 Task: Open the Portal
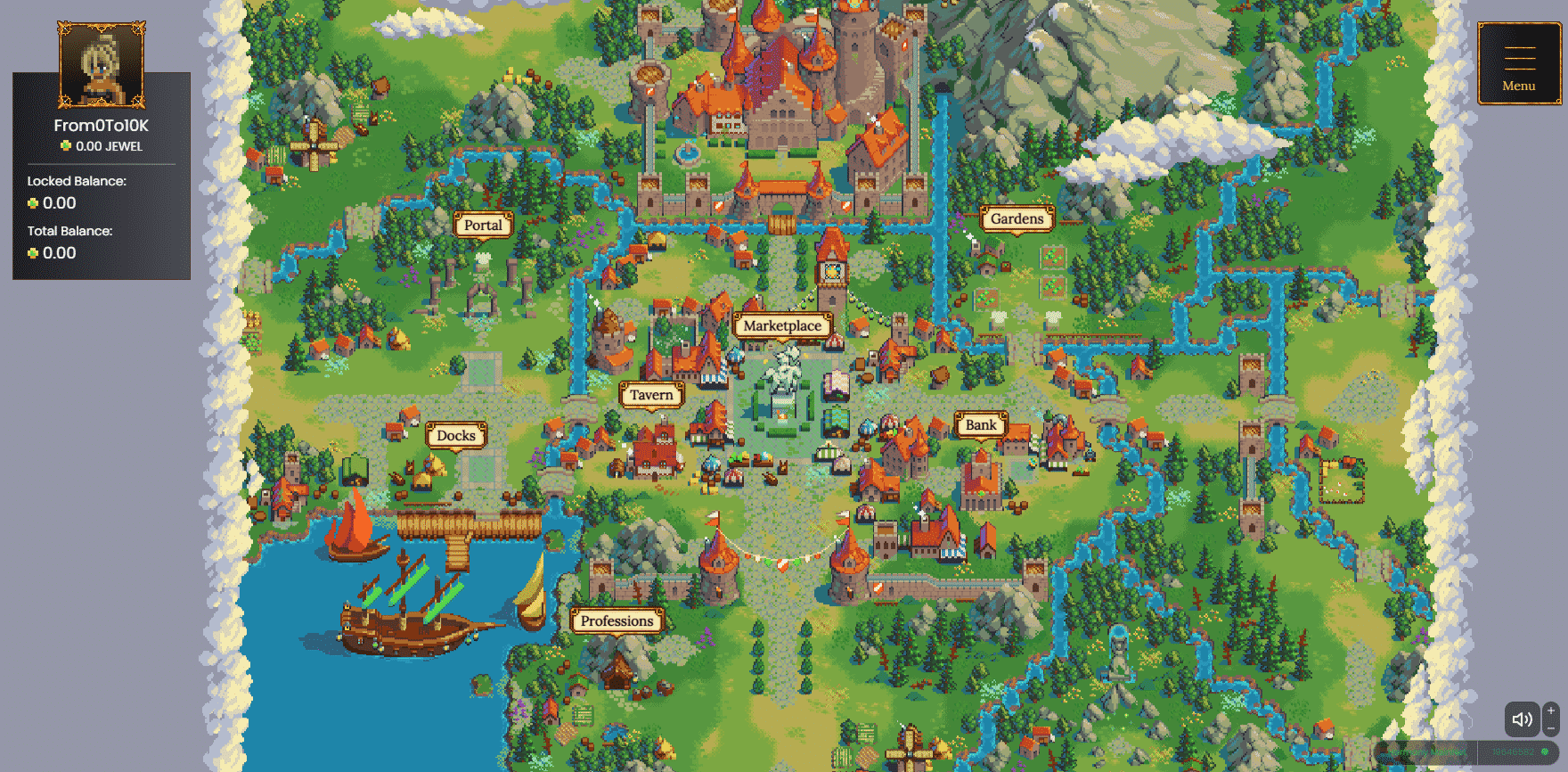(x=483, y=226)
